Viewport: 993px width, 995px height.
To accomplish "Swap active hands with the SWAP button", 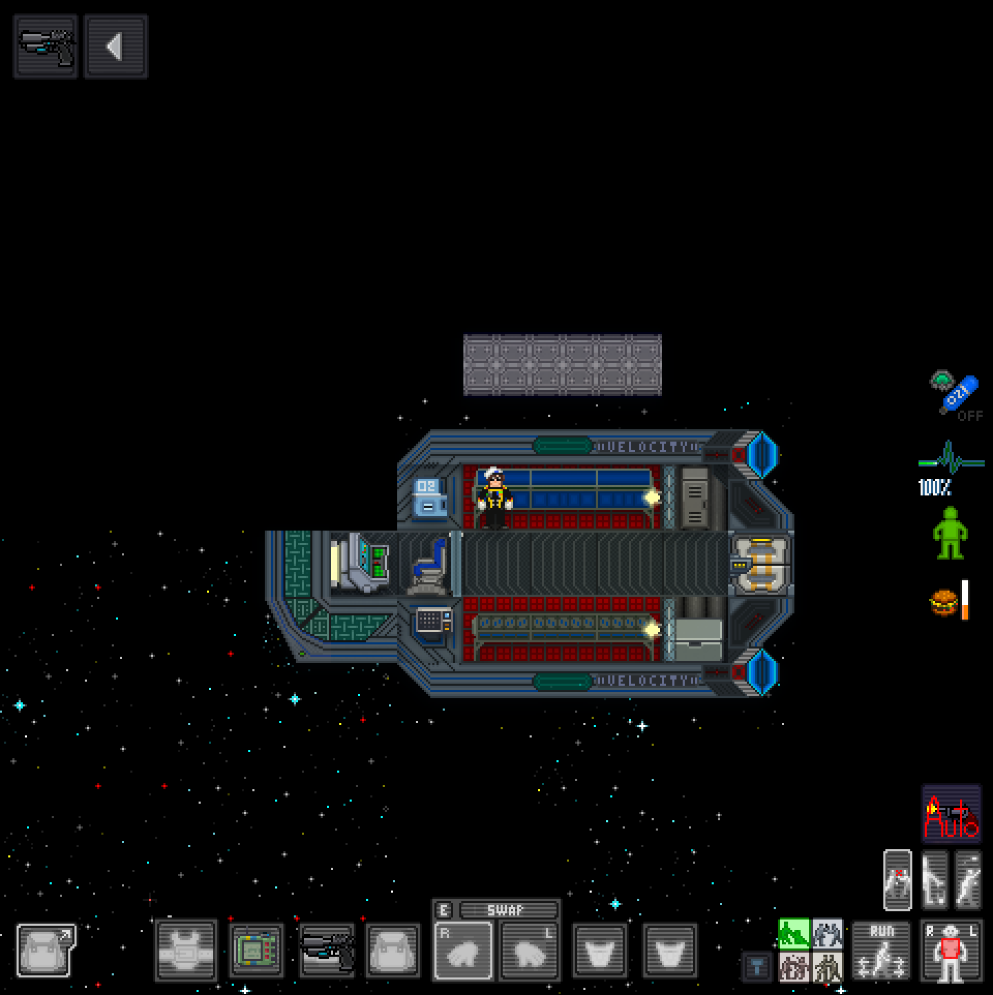I will pyautogui.click(x=508, y=910).
